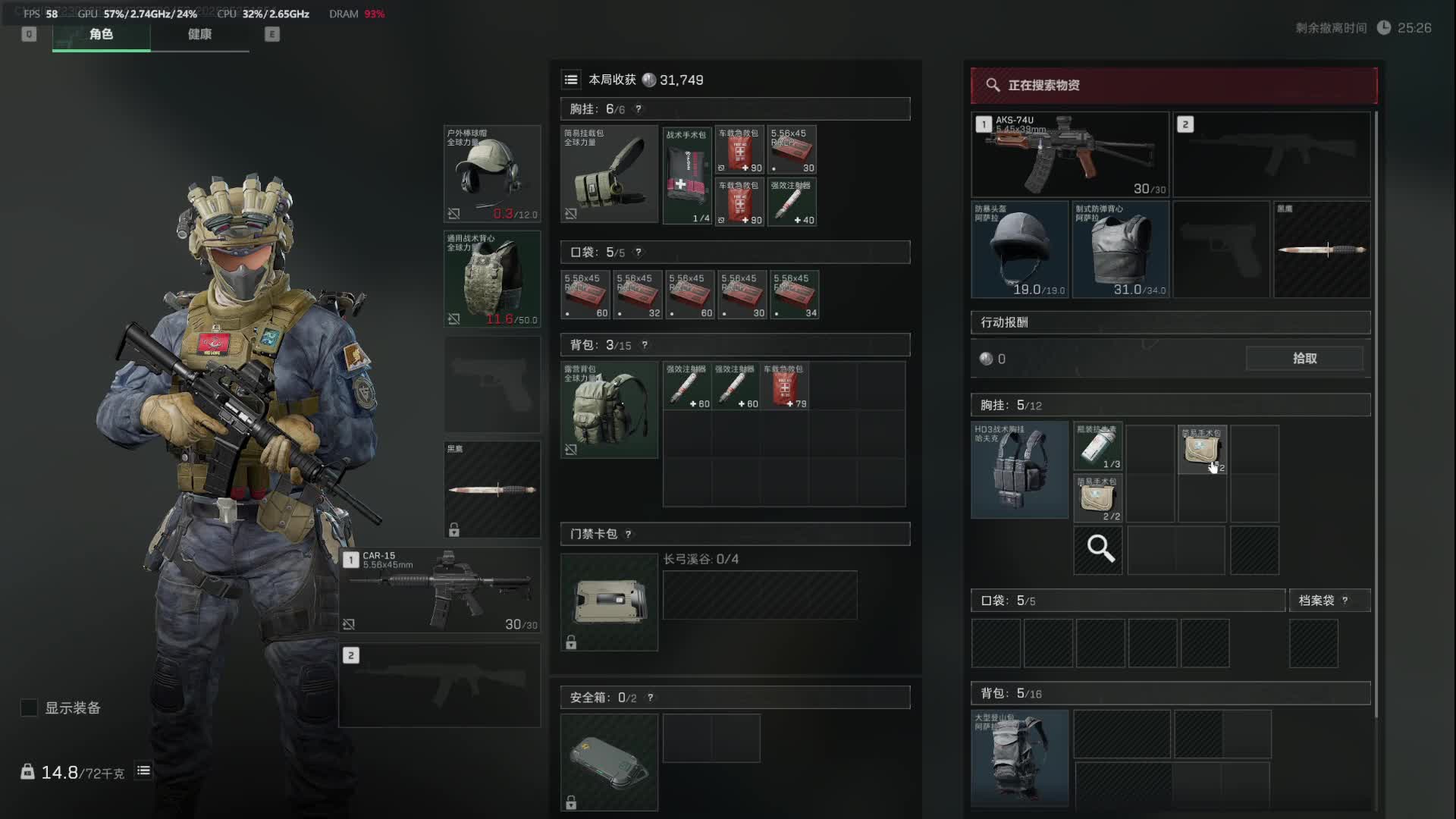Image resolution: width=1456 pixels, height=819 pixels.
Task: Show the 门禁卡包 help tooltip
Action: [628, 535]
